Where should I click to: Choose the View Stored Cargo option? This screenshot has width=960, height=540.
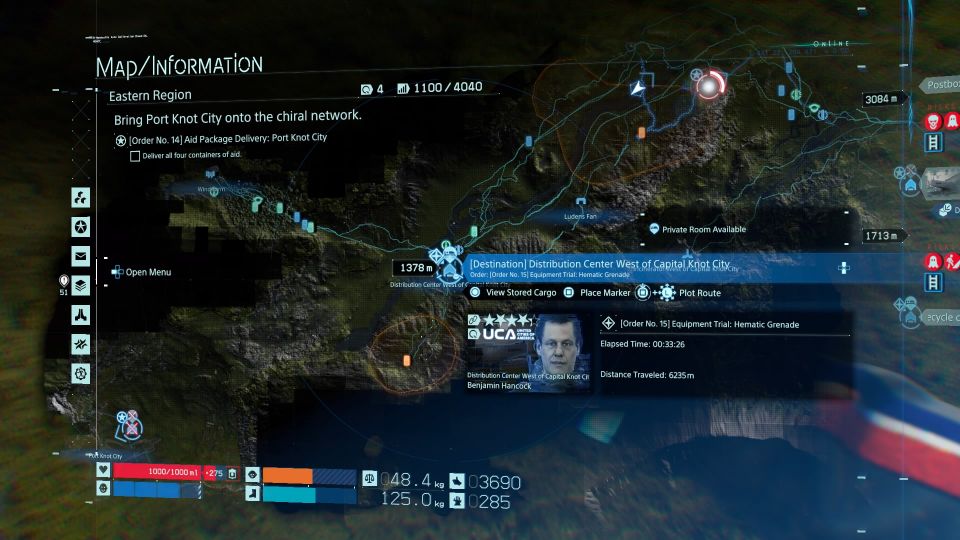click(520, 293)
